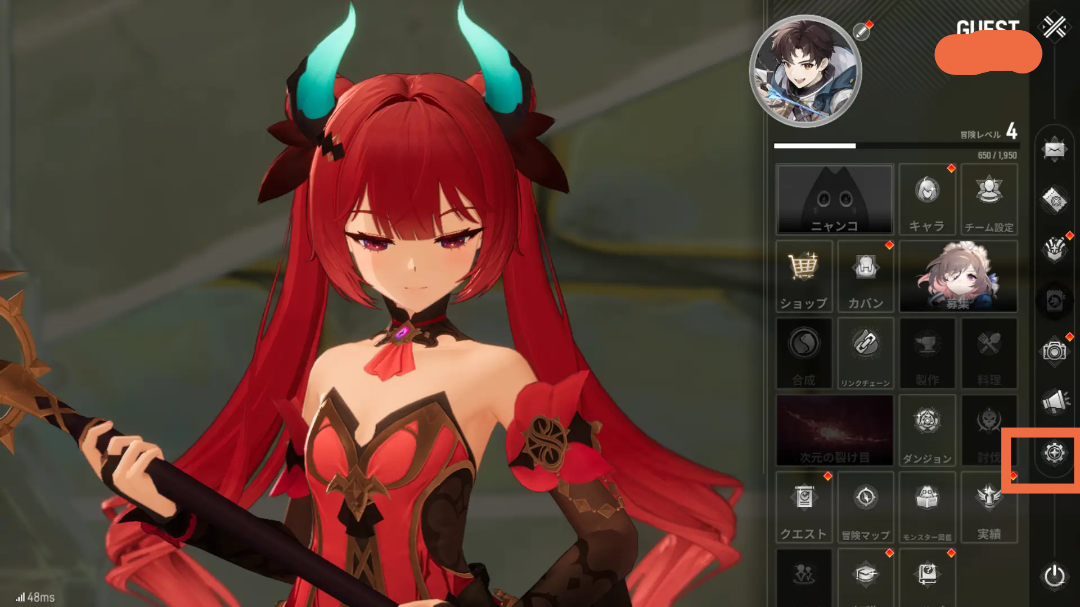
Task: Open the ニャンコ menu tile
Action: point(835,199)
